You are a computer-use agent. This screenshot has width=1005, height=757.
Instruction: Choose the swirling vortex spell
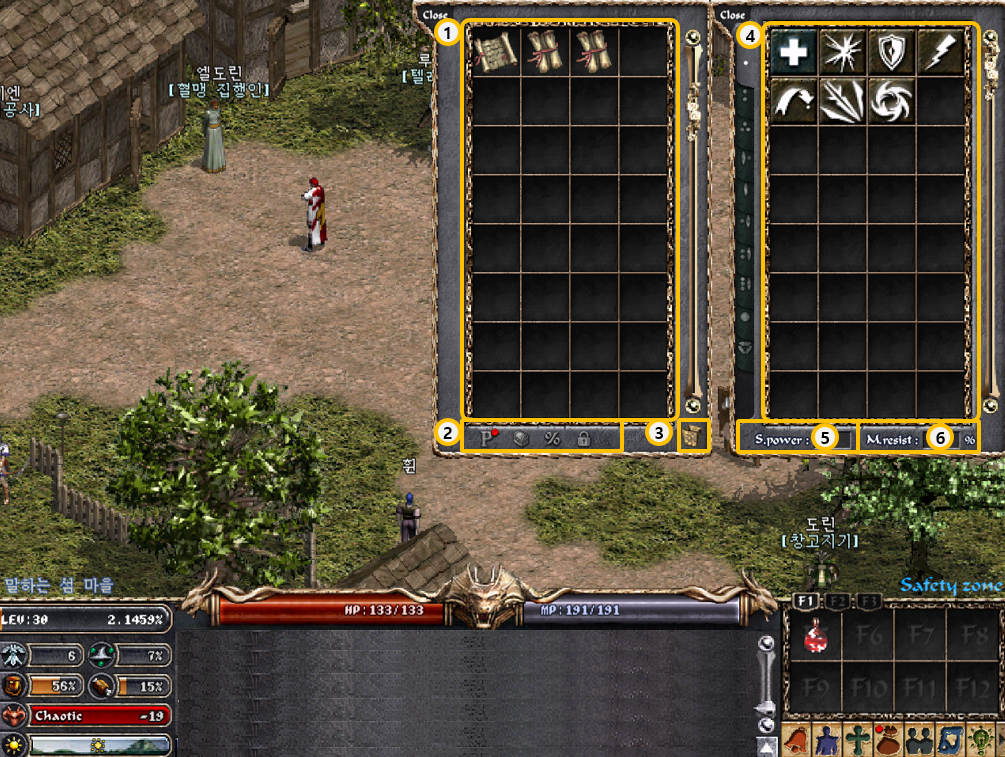click(x=891, y=101)
